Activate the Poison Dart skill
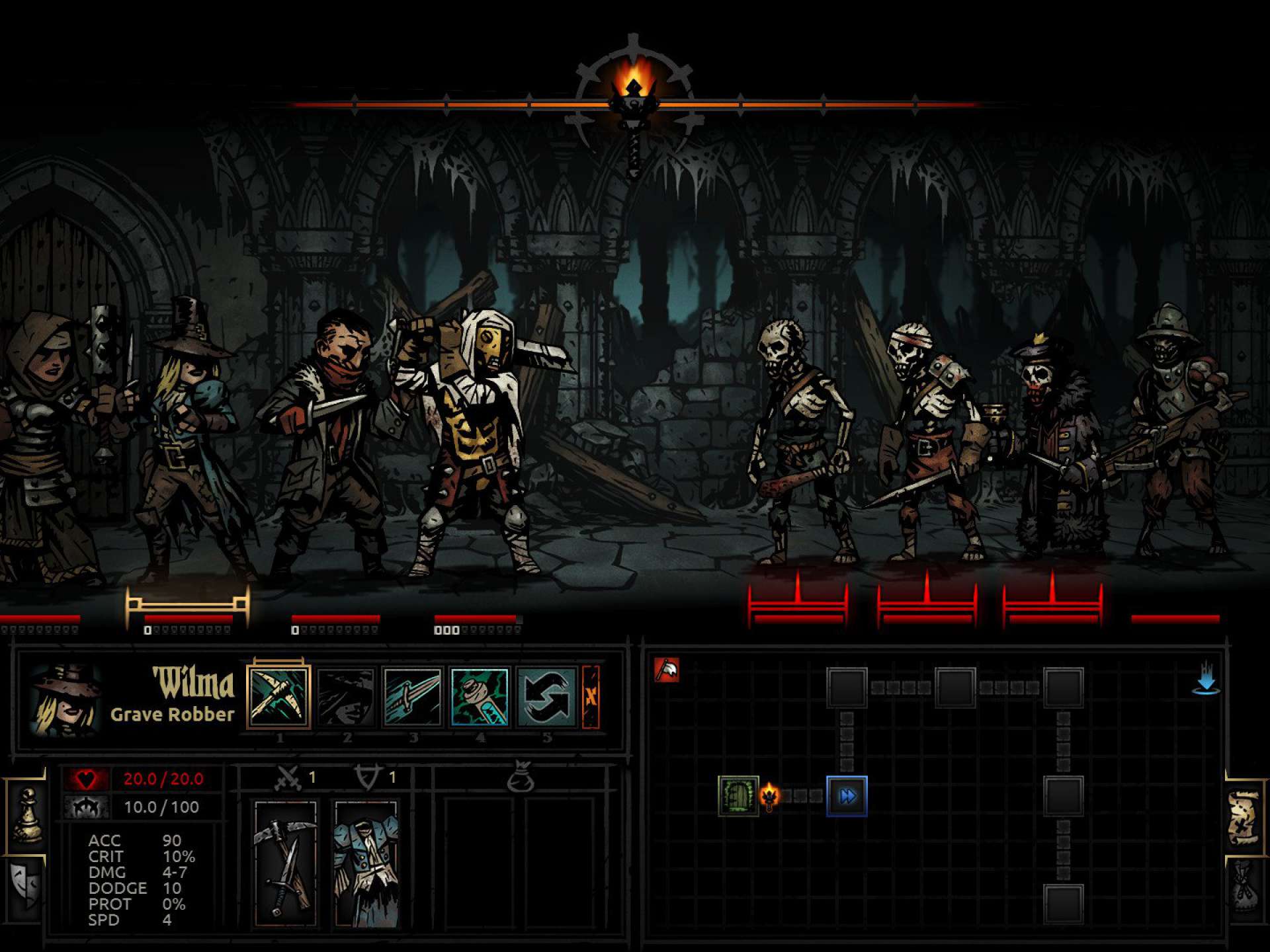 pyautogui.click(x=480, y=697)
